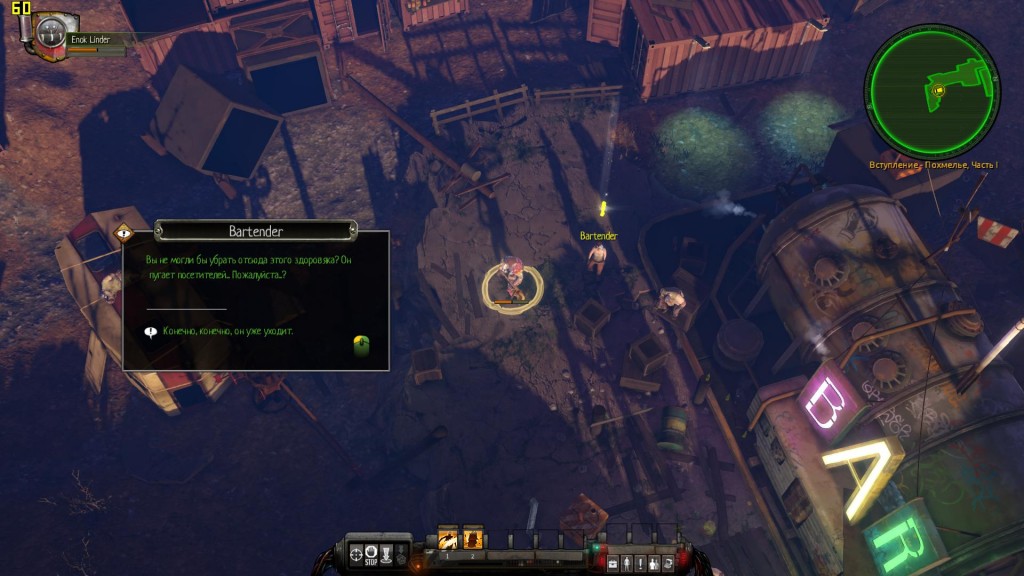
Task: Click the STOP command button
Action: pyautogui.click(x=371, y=553)
